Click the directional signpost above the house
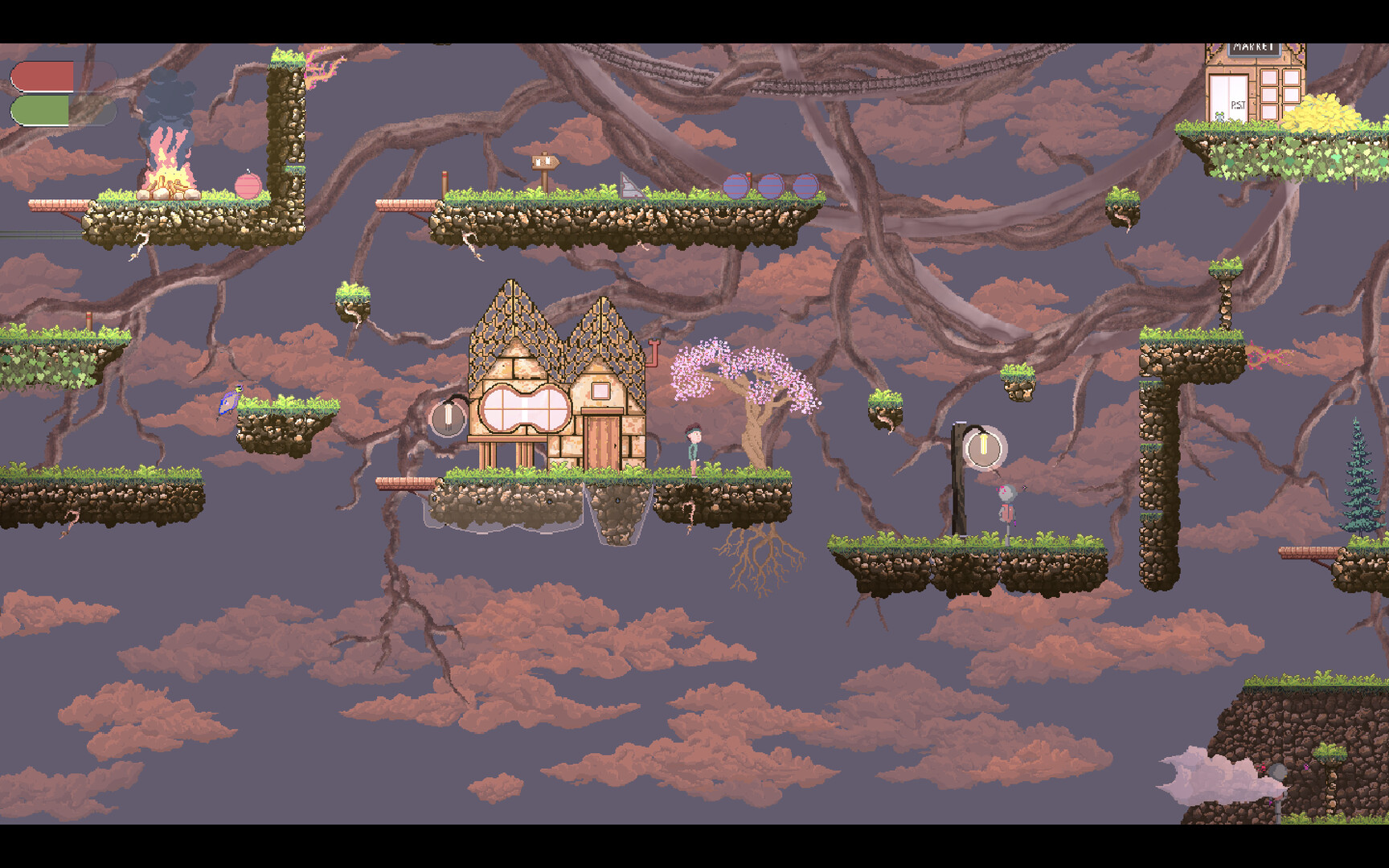The height and width of the screenshot is (868, 1389). (x=545, y=161)
